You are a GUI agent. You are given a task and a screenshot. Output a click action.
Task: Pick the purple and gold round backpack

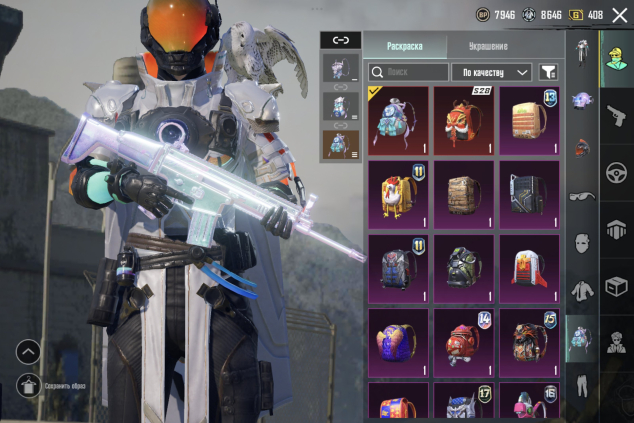click(x=398, y=341)
